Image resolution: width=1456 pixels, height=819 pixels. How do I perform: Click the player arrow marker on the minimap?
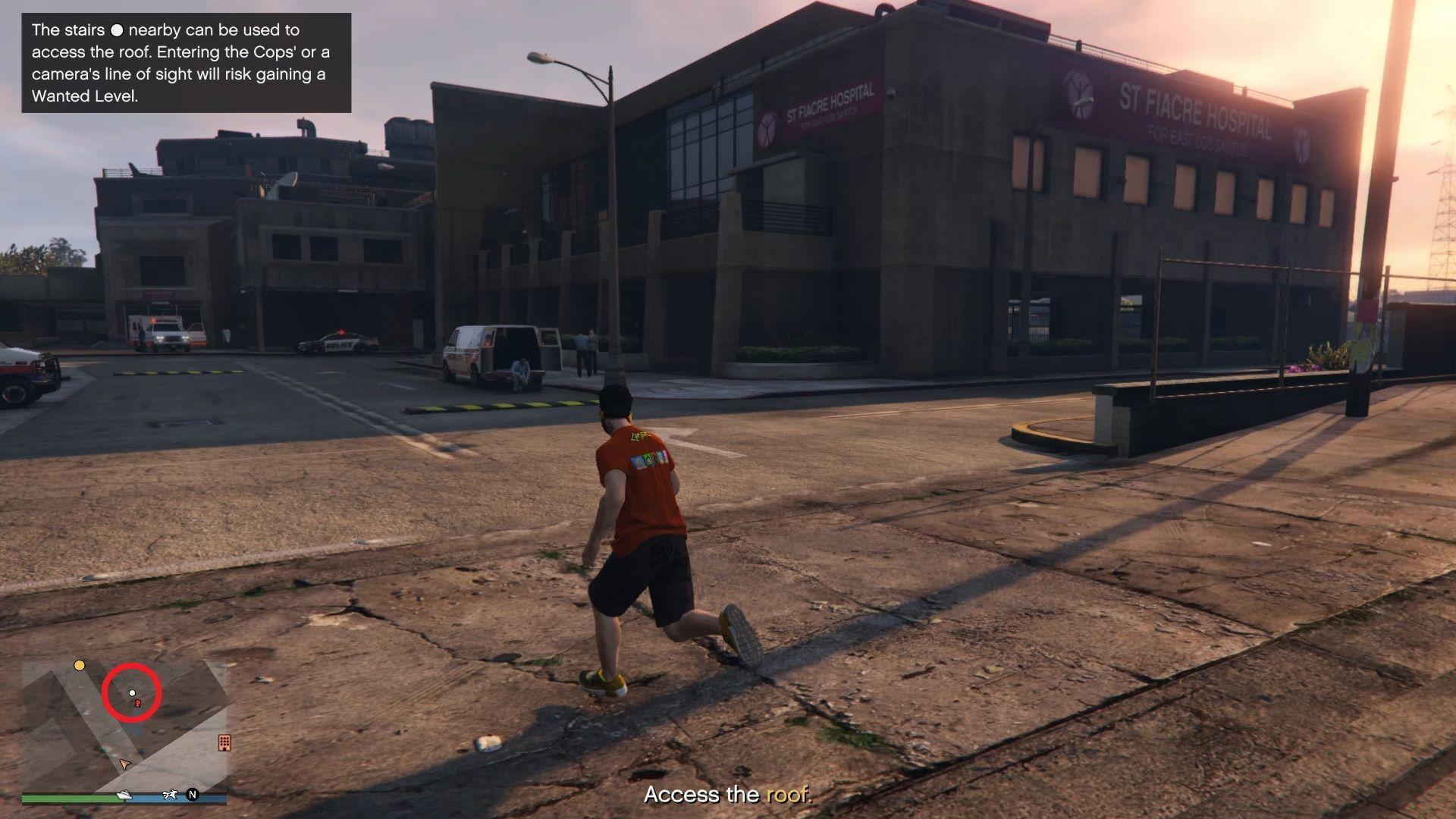pos(124,763)
